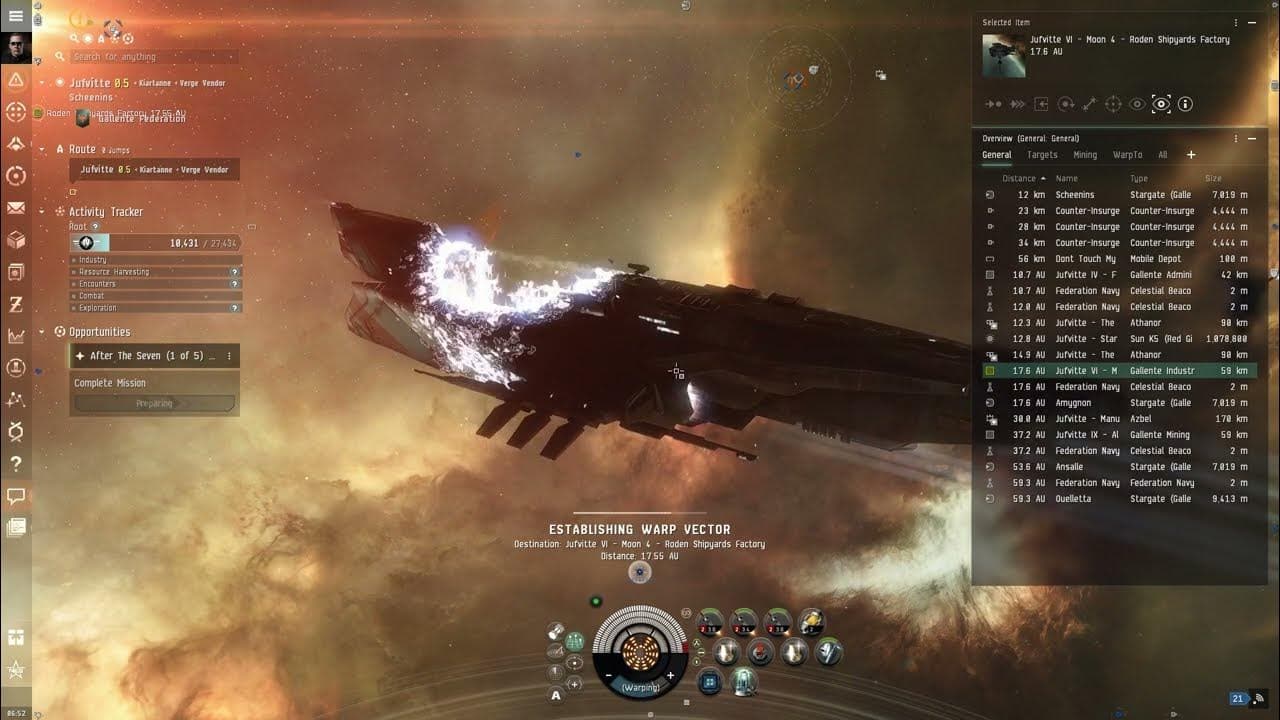Open the mail envelope icon

pos(16,208)
